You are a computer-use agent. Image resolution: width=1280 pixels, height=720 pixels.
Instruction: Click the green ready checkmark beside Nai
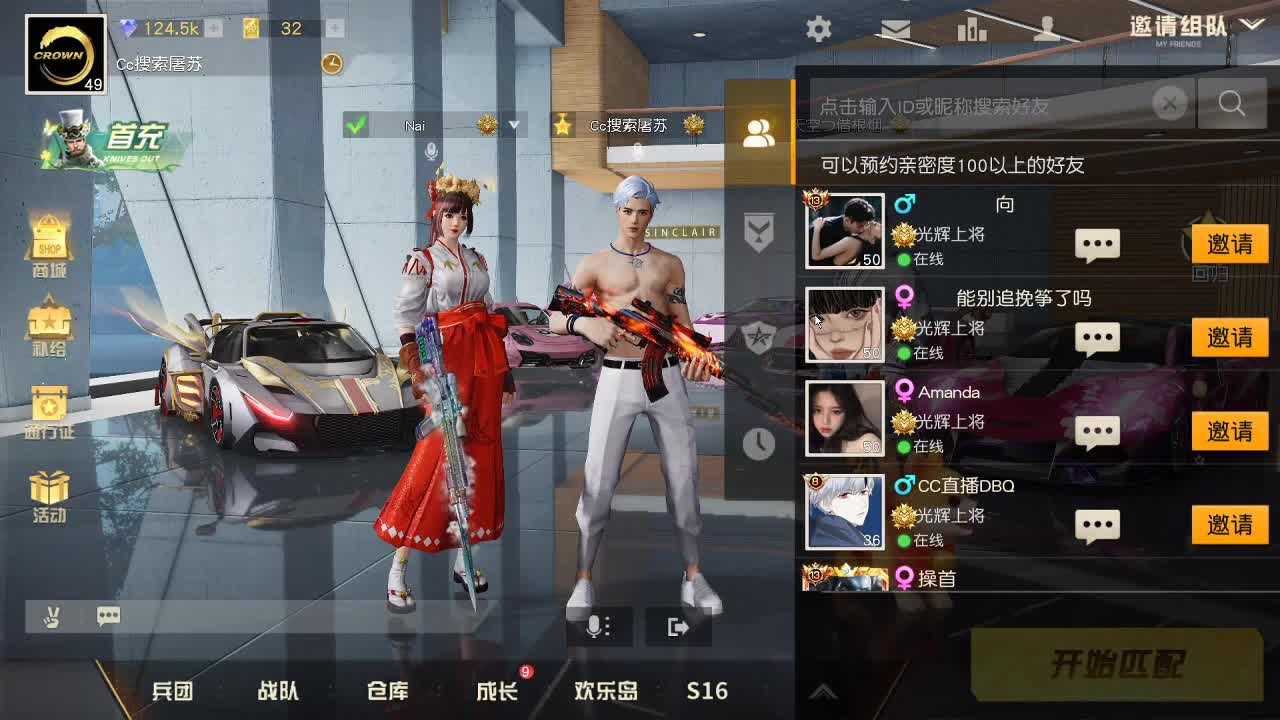point(355,125)
